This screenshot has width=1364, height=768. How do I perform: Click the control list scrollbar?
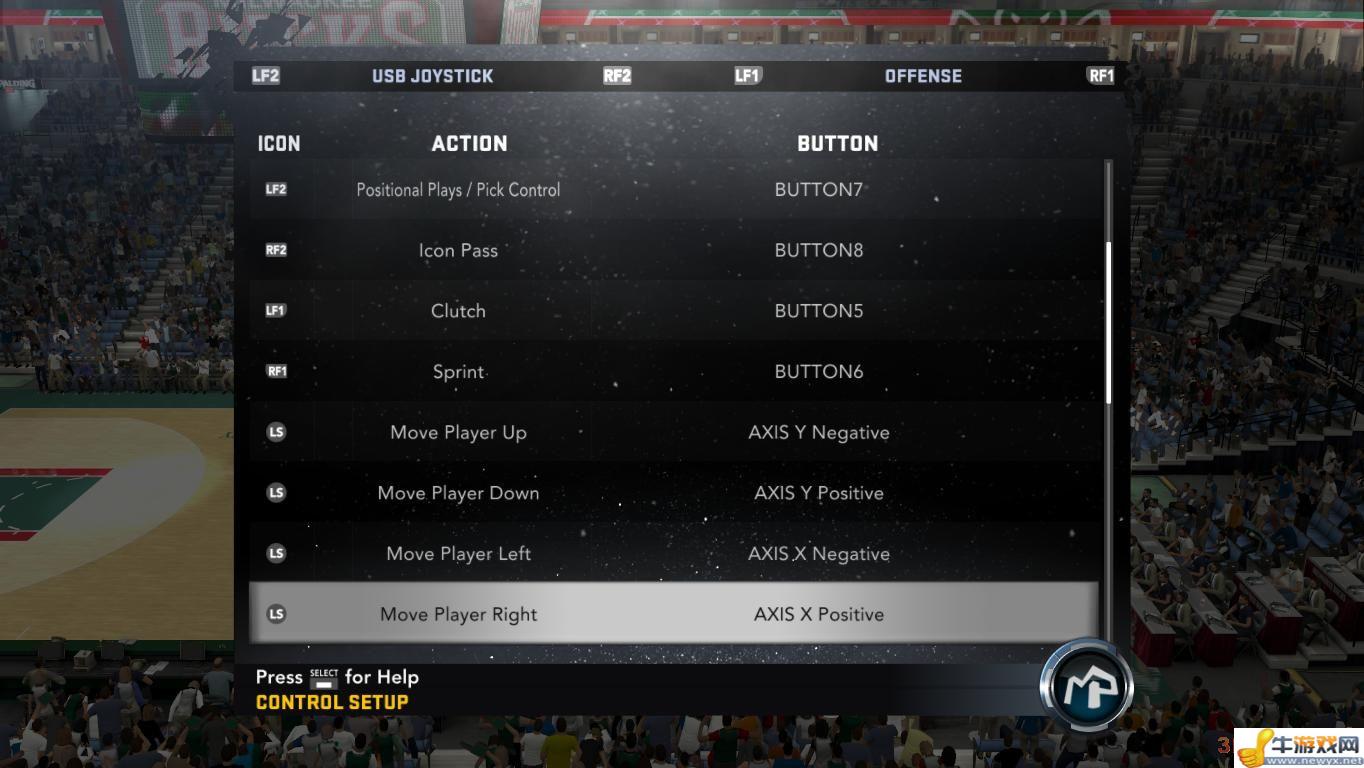[x=1107, y=322]
